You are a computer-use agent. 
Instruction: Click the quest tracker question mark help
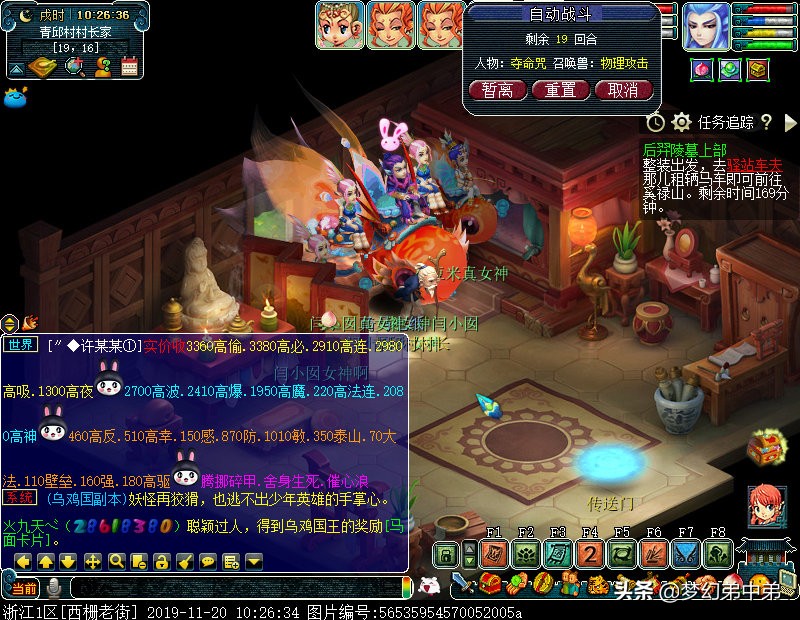coord(766,122)
